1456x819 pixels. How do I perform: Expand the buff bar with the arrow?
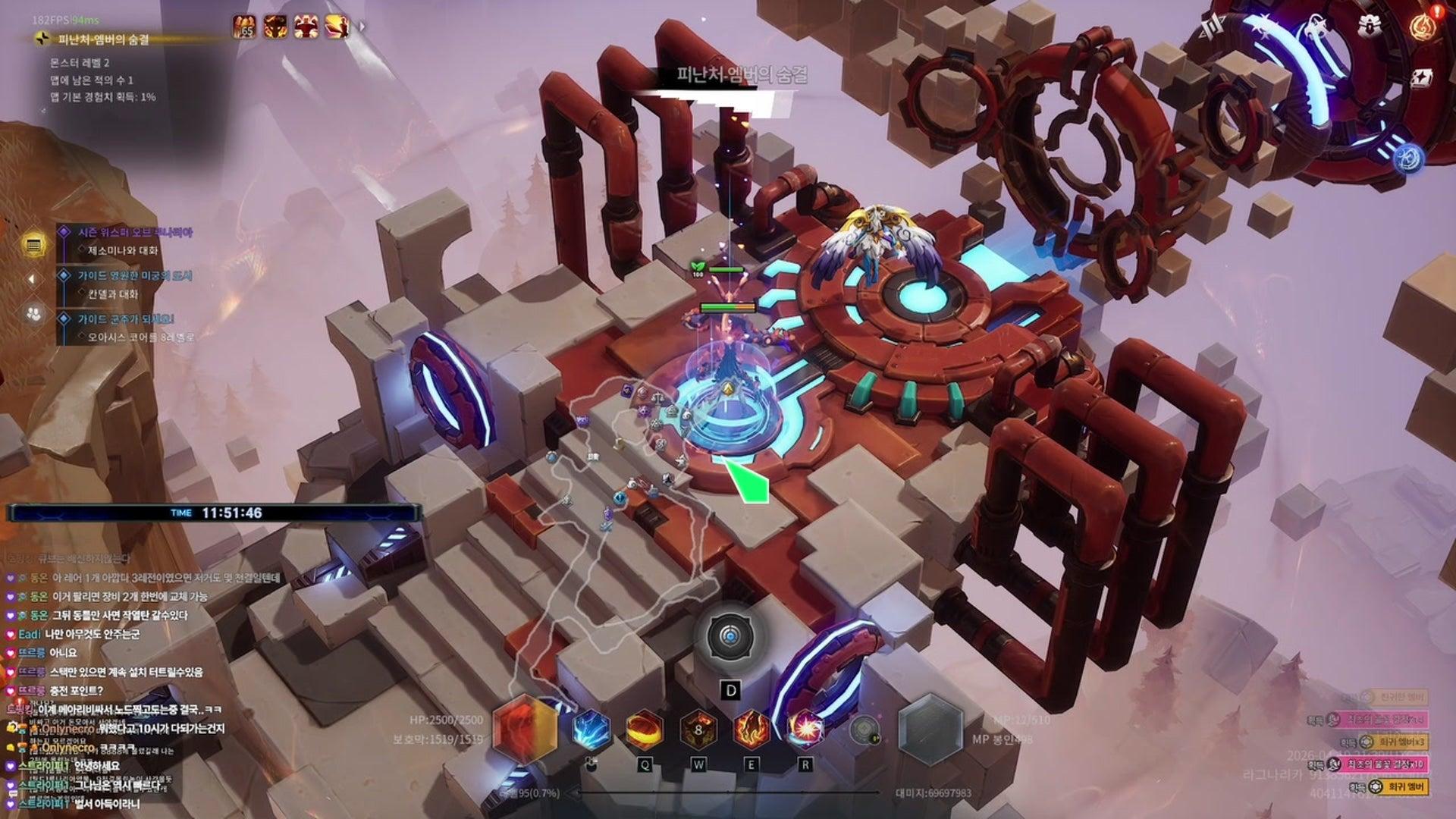coord(362,27)
